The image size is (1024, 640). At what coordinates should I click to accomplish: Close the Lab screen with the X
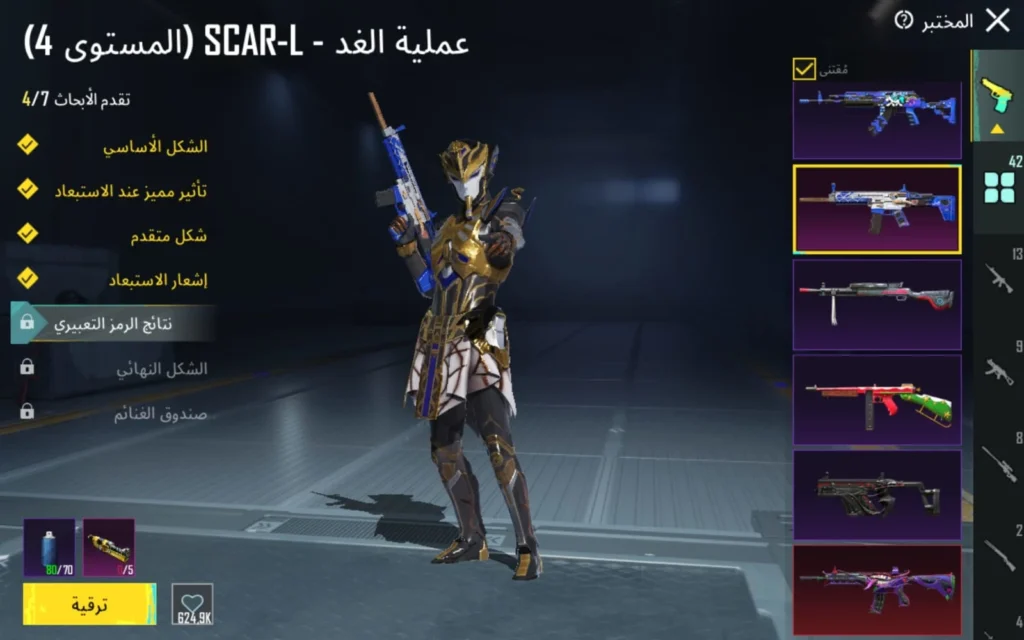(x=997, y=20)
